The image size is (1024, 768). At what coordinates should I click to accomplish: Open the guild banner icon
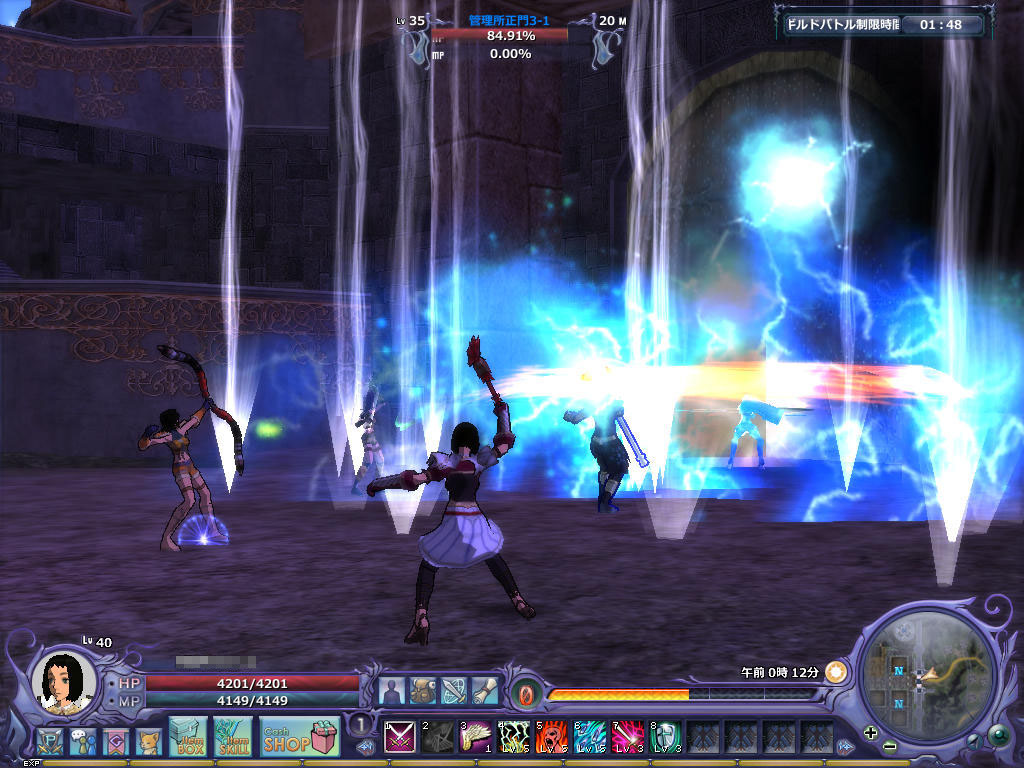[x=116, y=742]
